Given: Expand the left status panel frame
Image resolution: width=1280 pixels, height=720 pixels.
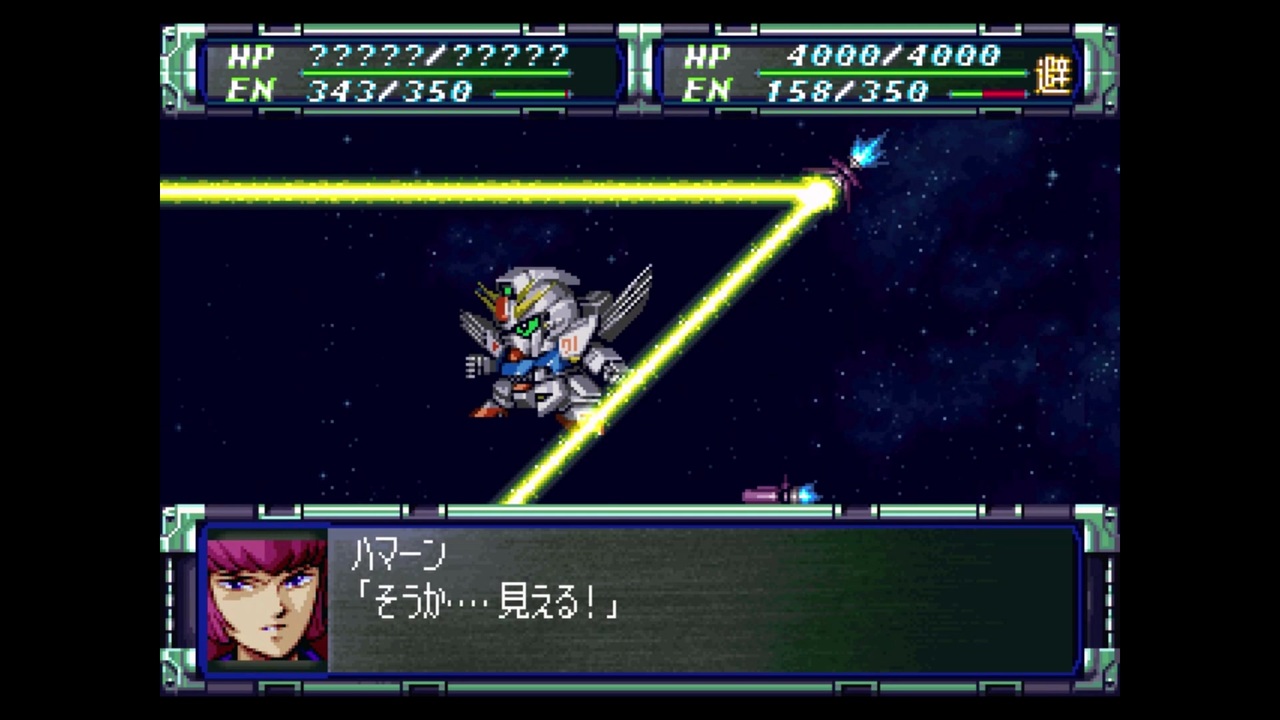Looking at the screenshot, I should (x=410, y=72).
